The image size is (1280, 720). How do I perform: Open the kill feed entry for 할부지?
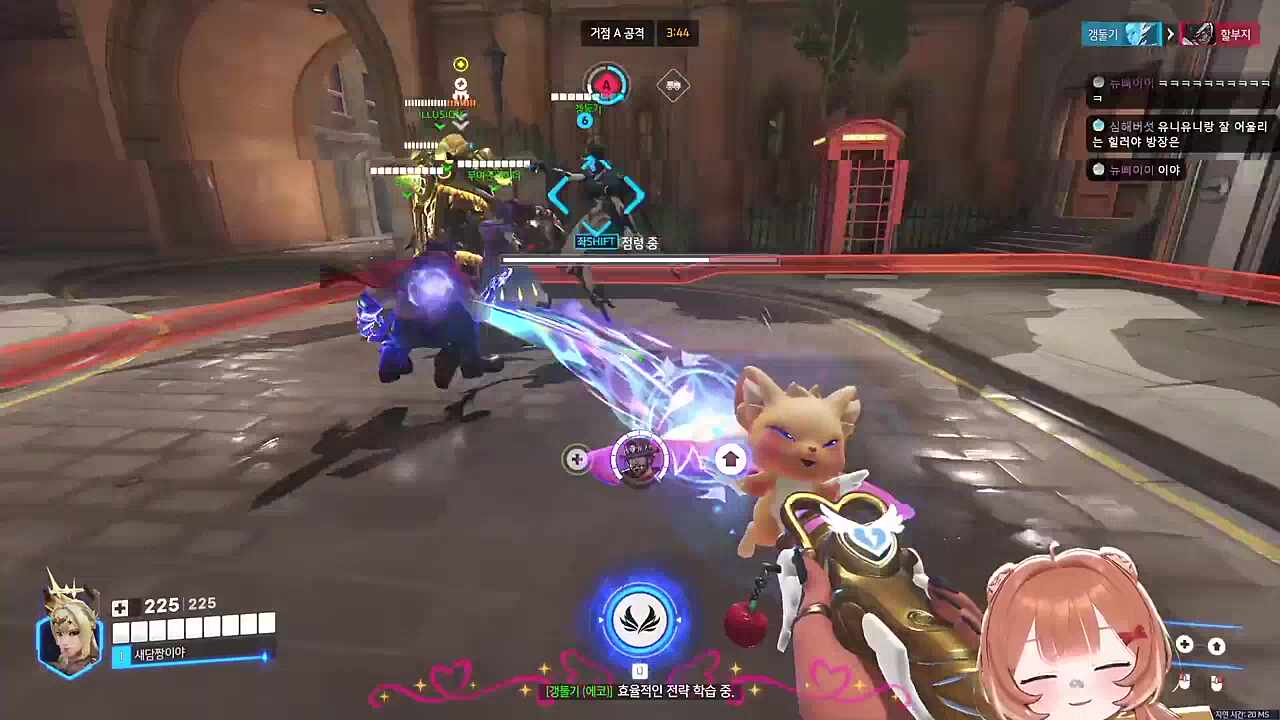(1214, 34)
